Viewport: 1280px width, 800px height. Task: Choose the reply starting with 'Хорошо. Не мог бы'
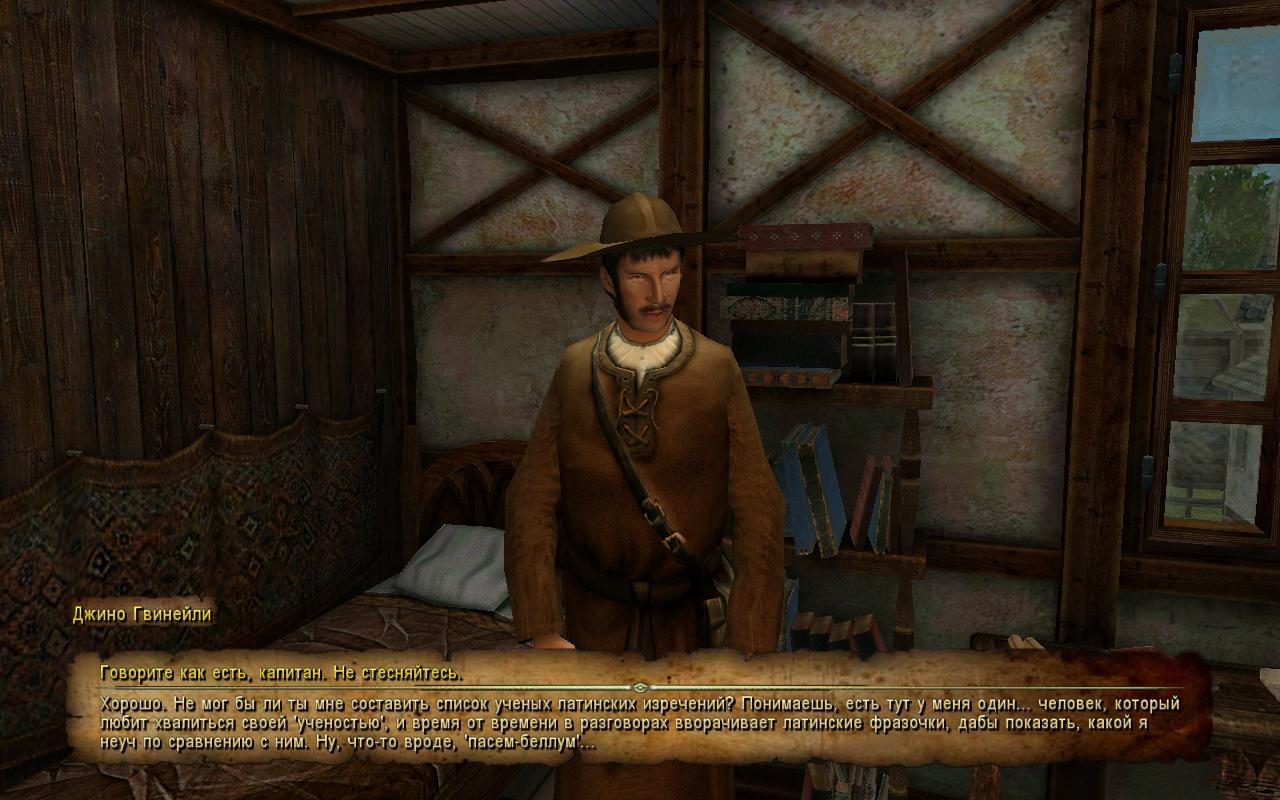coord(640,723)
